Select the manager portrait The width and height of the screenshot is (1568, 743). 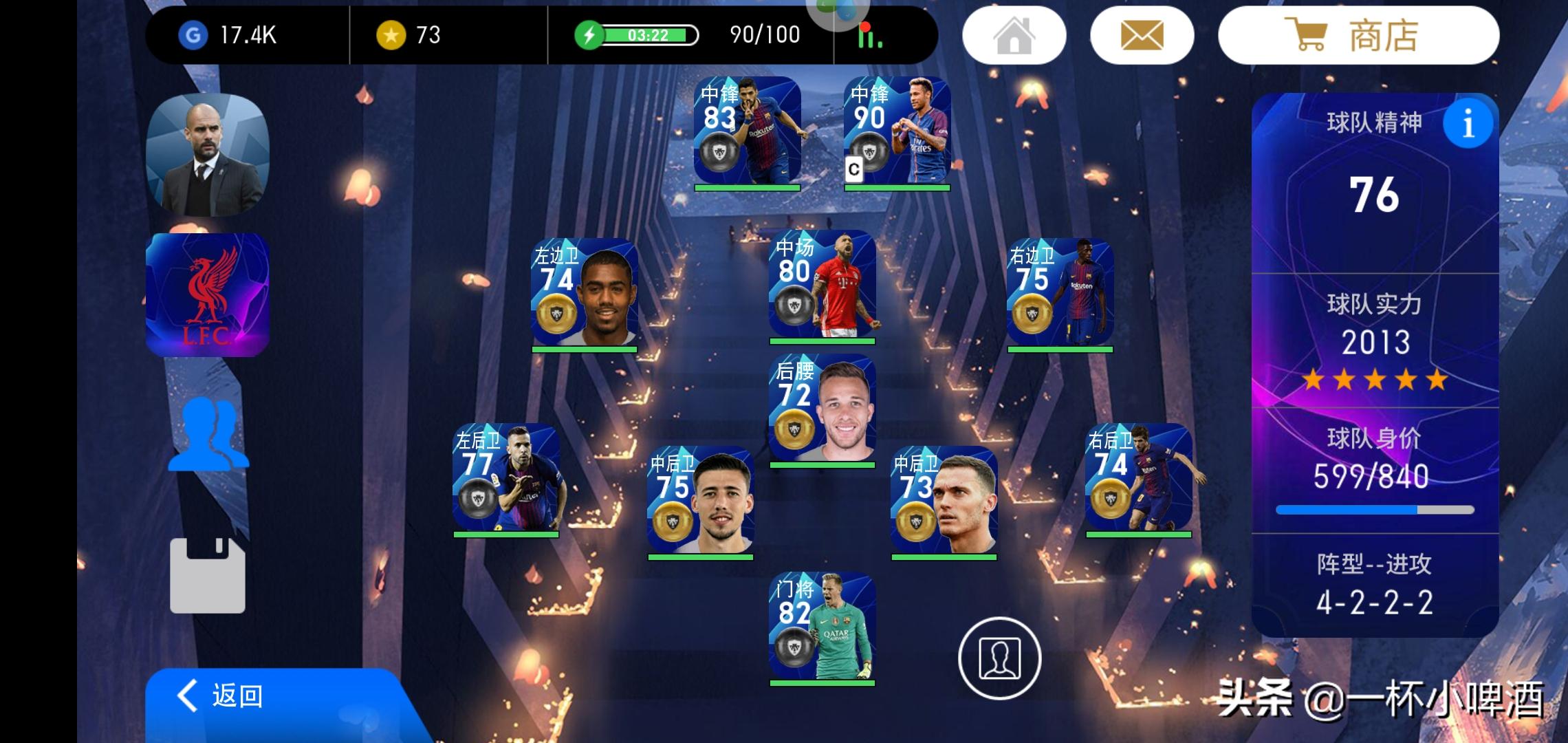tap(208, 155)
